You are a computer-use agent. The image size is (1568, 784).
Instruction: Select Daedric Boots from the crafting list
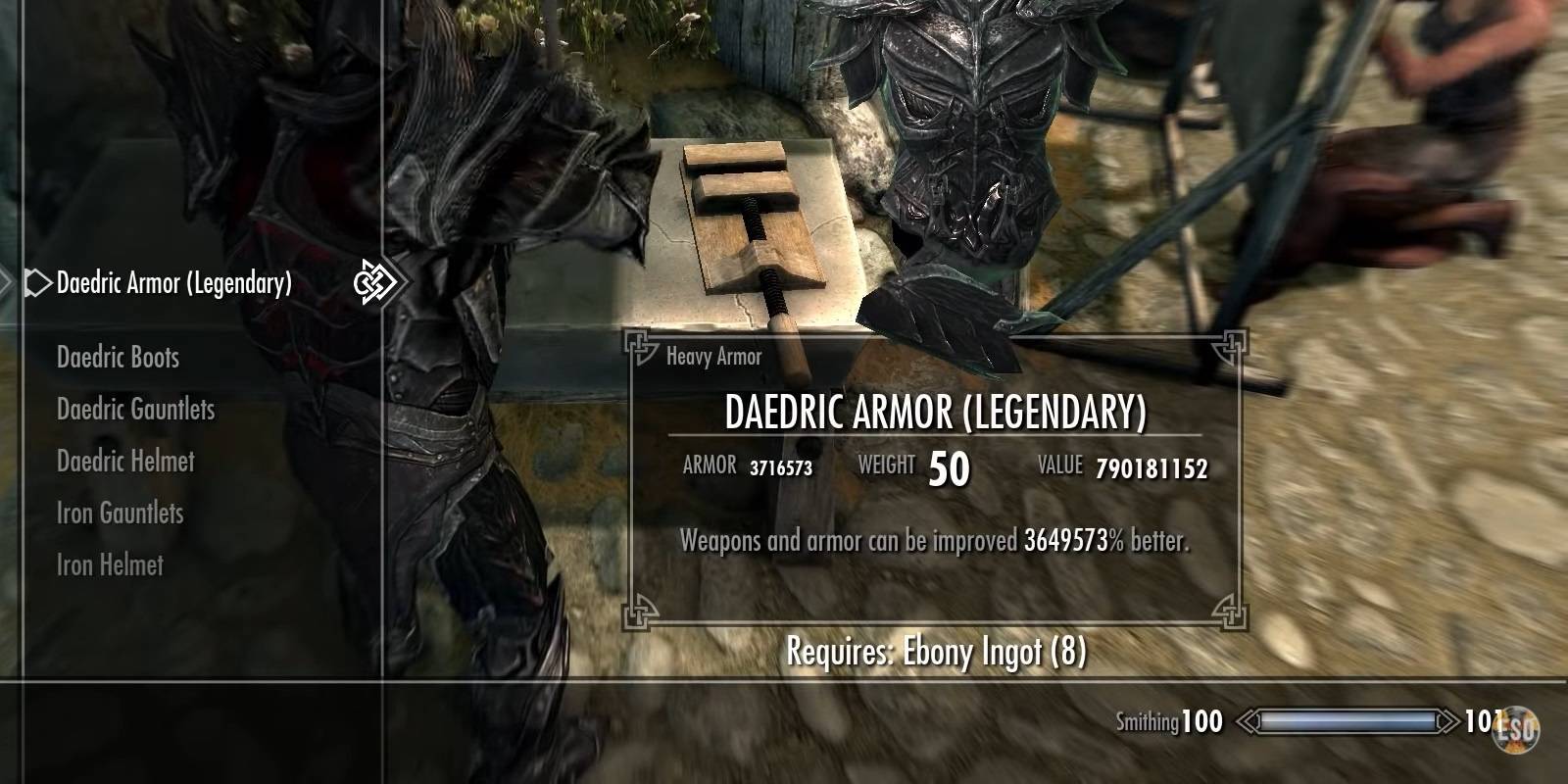coord(117,357)
